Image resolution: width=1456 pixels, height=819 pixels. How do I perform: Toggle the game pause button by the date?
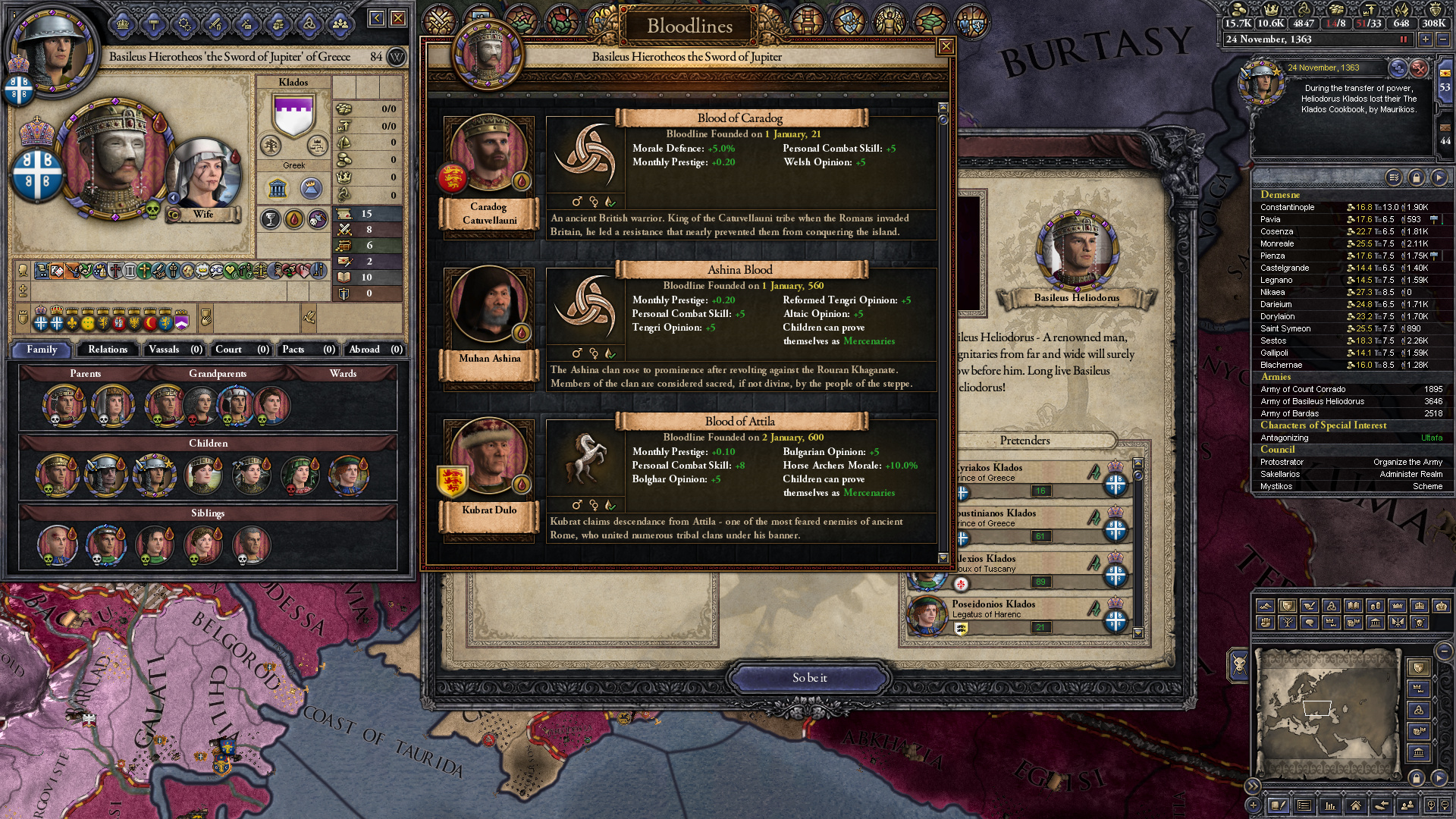[1404, 39]
